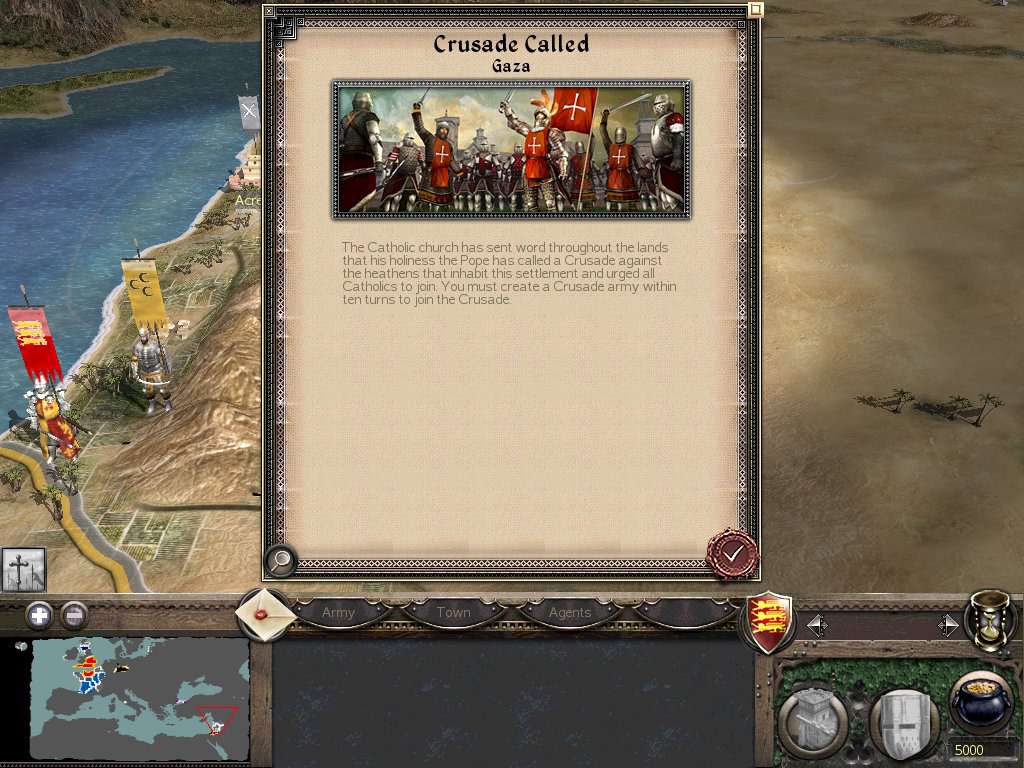This screenshot has width=1024, height=768.
Task: Open the Town tab
Action: click(x=453, y=612)
